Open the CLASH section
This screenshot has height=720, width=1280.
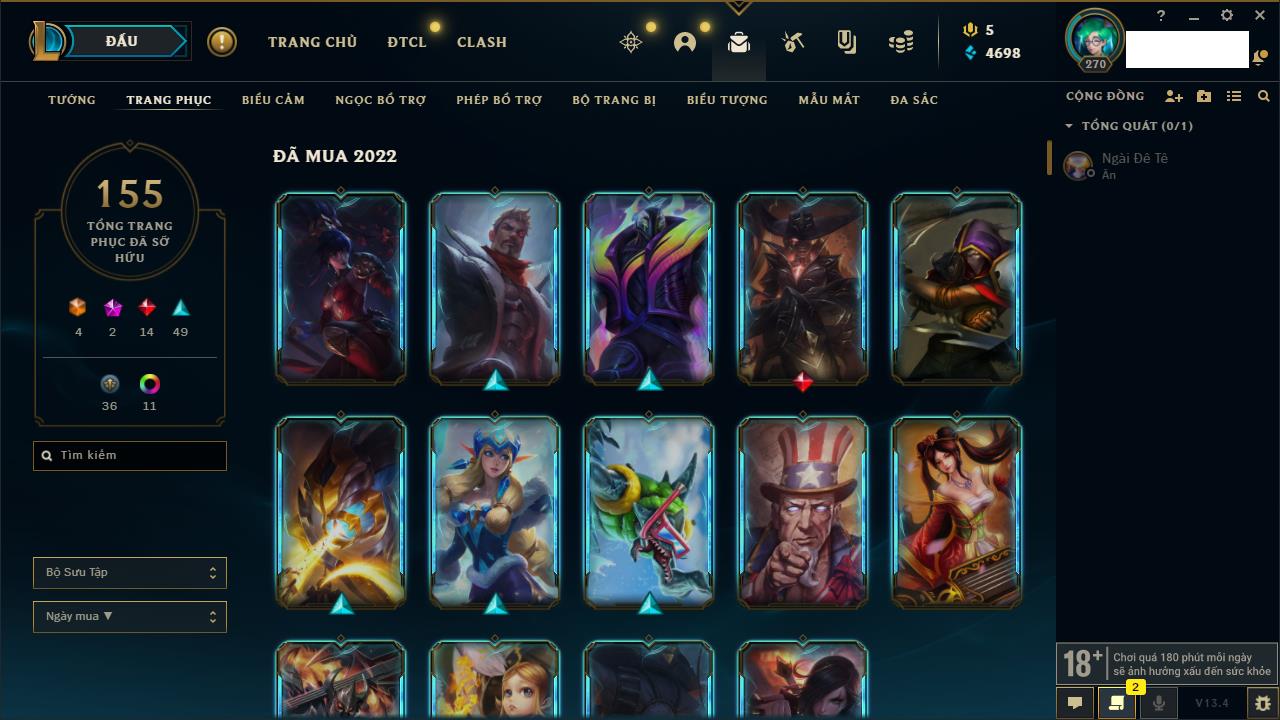[x=482, y=42]
